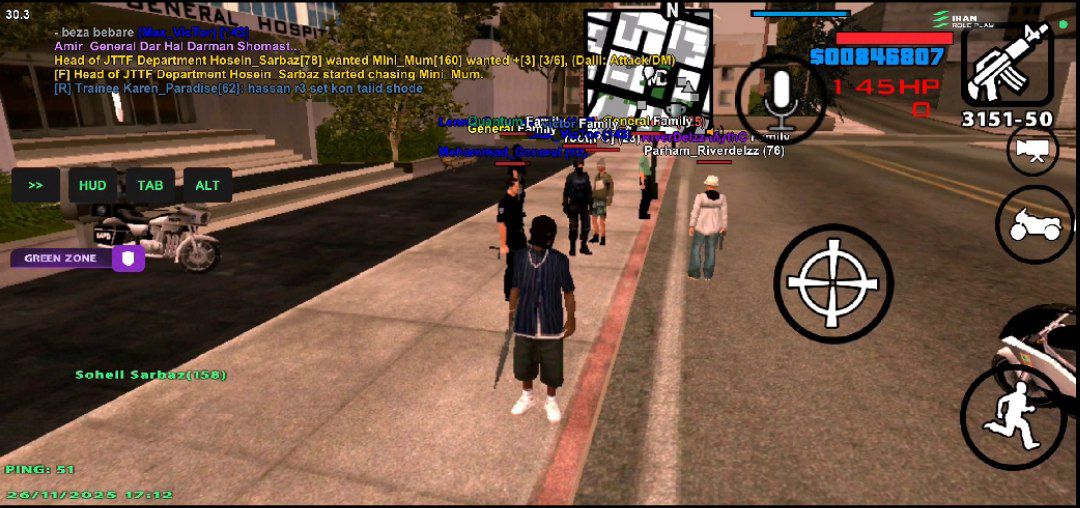Open the TAB player list
This screenshot has width=1080, height=508.
point(150,185)
